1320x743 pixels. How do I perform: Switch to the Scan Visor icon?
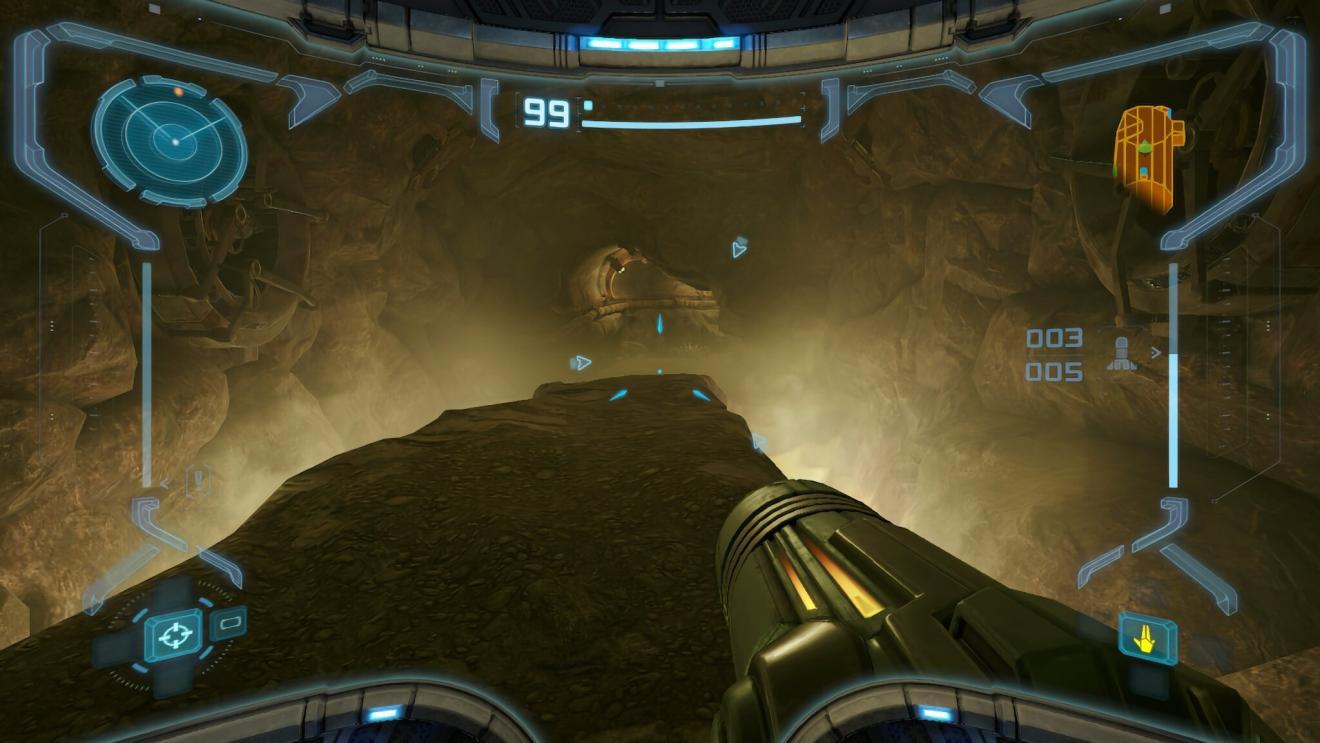pos(229,623)
